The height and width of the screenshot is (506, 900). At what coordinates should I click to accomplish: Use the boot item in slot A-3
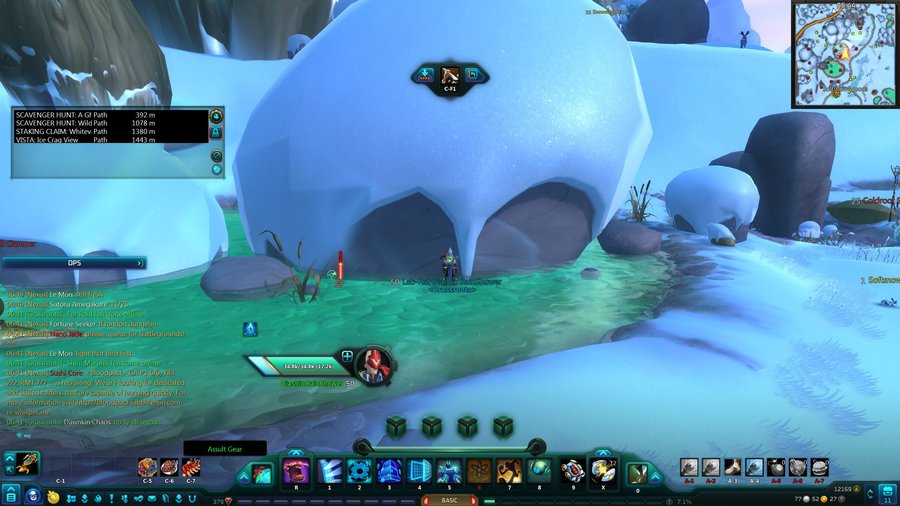[733, 467]
